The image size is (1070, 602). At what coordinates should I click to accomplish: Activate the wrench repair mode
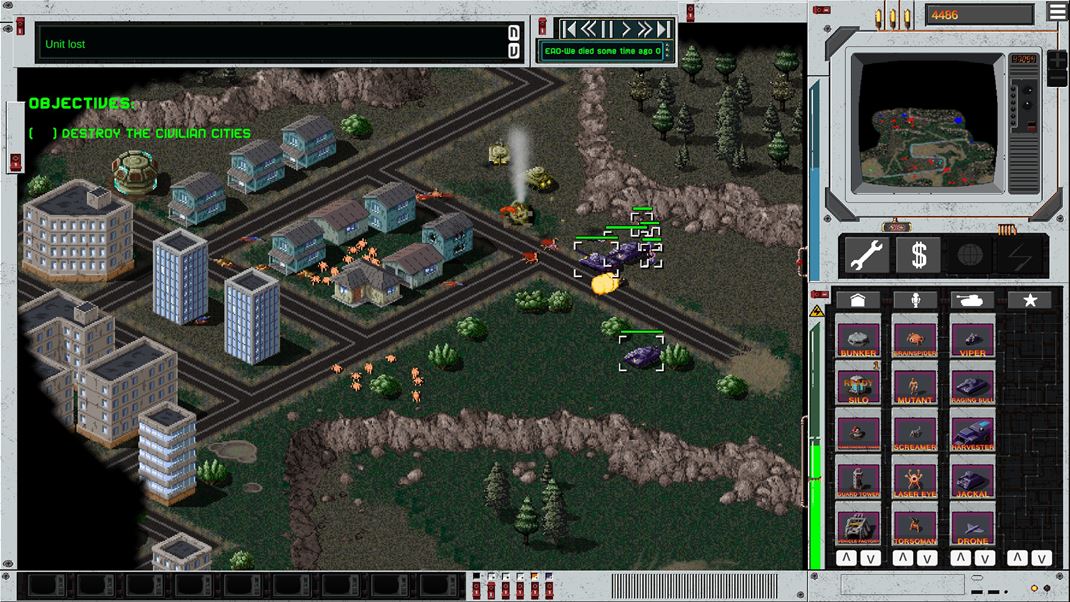point(866,256)
